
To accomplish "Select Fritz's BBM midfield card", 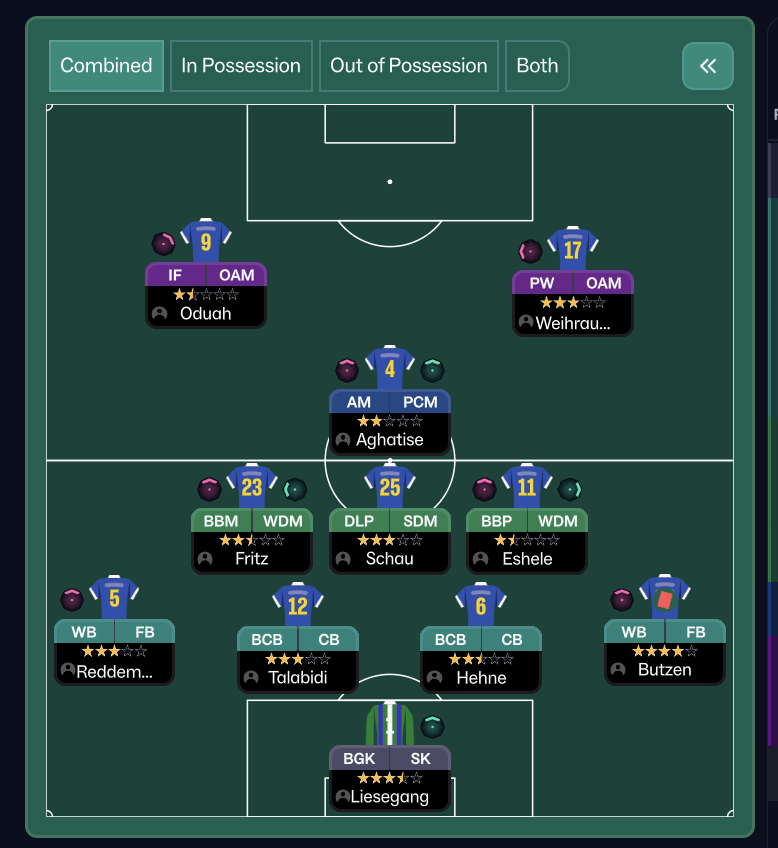I will [x=252, y=540].
